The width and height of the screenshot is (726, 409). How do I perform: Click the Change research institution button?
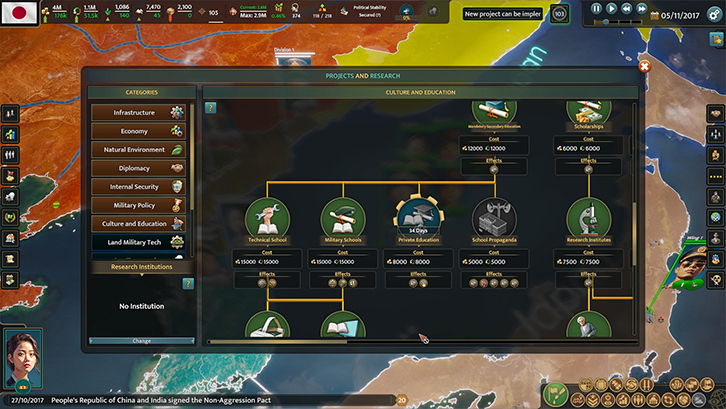[x=141, y=341]
